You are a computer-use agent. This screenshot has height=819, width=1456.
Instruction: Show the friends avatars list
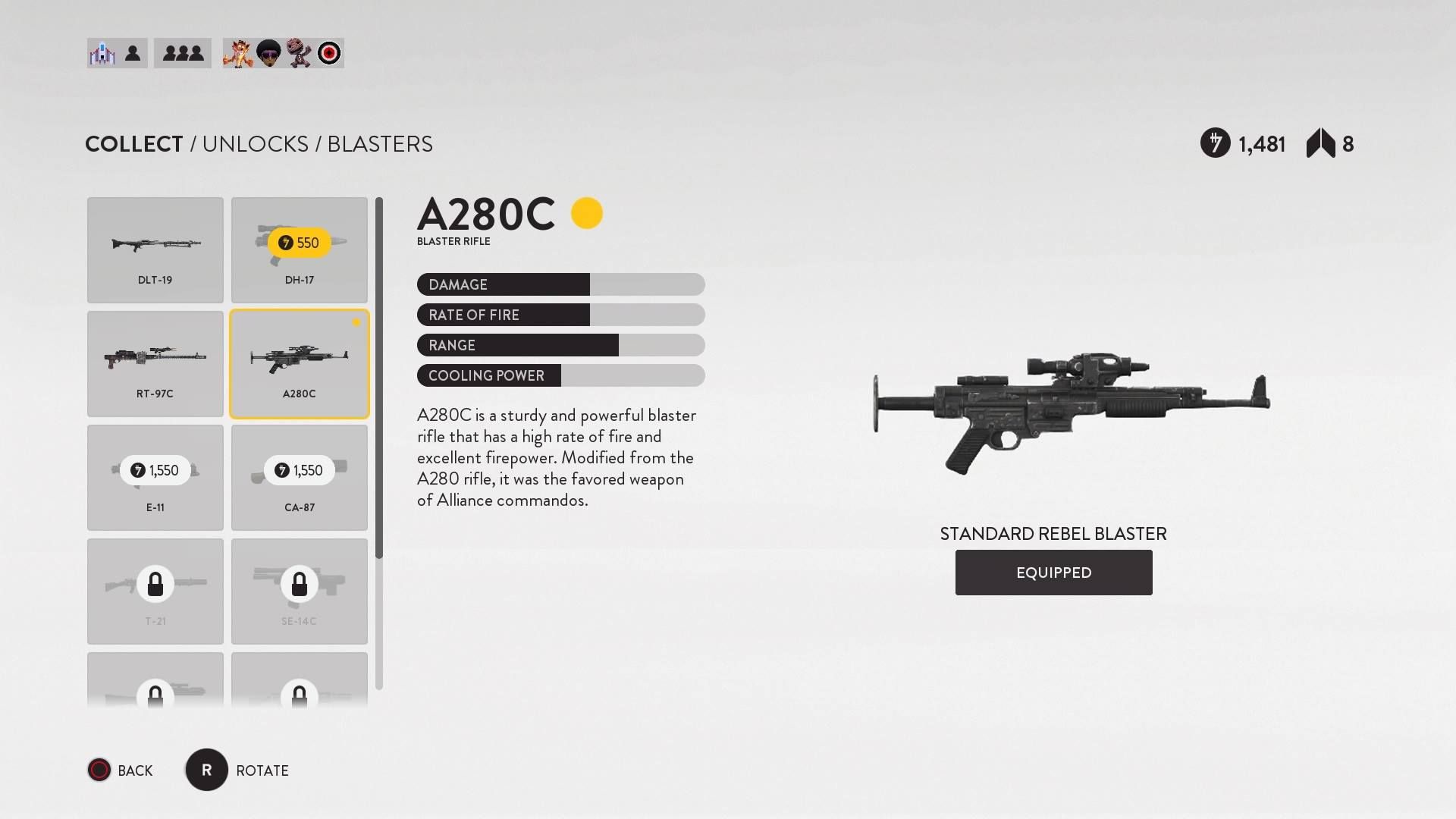point(283,53)
